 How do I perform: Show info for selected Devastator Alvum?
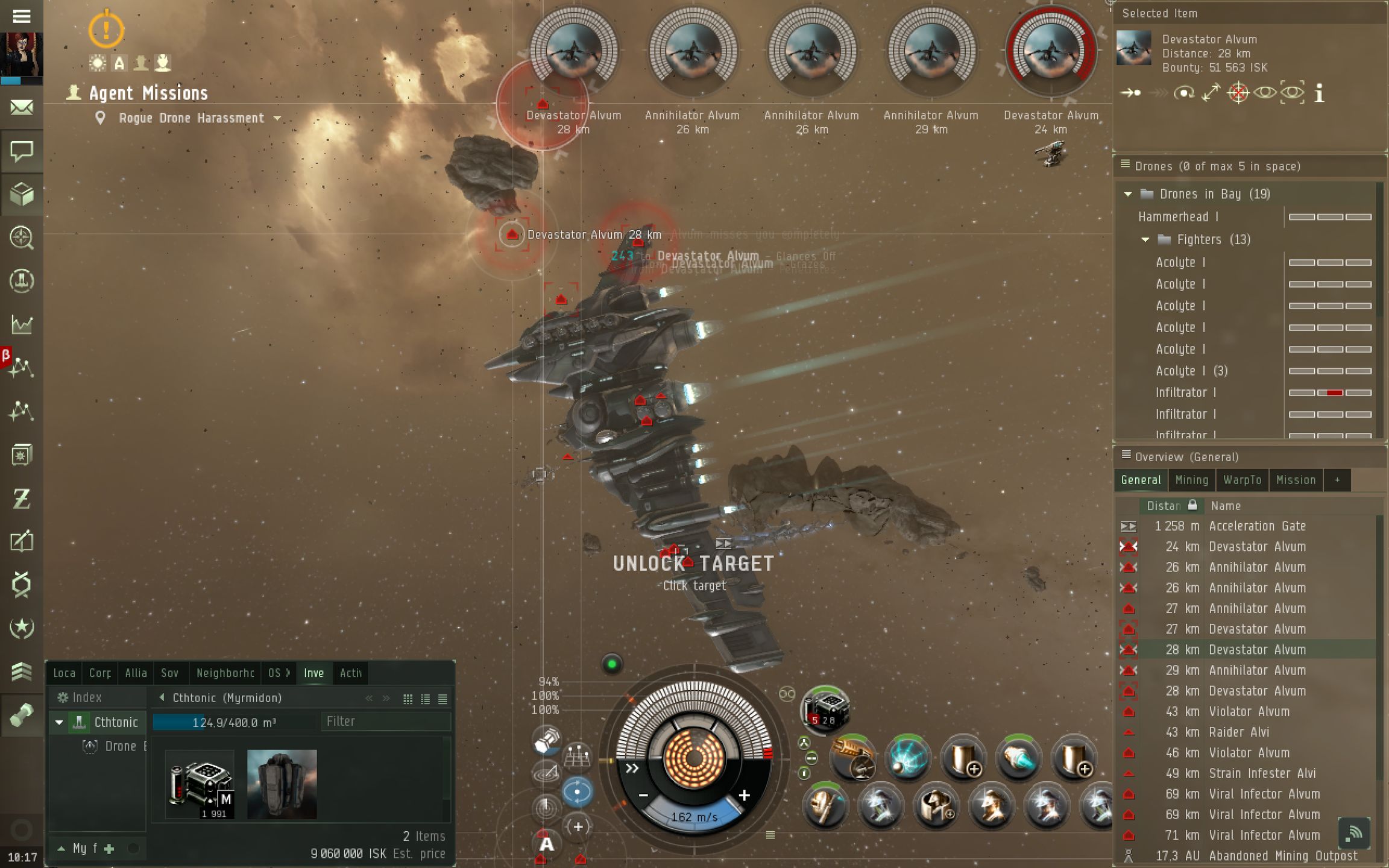(1319, 93)
